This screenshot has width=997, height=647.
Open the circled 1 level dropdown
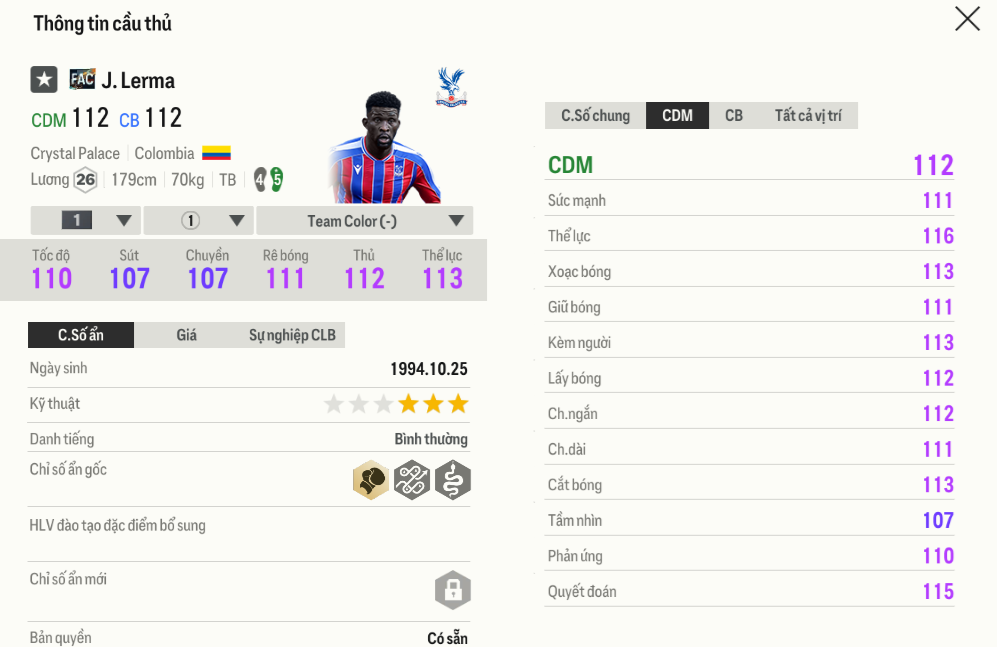pos(198,221)
